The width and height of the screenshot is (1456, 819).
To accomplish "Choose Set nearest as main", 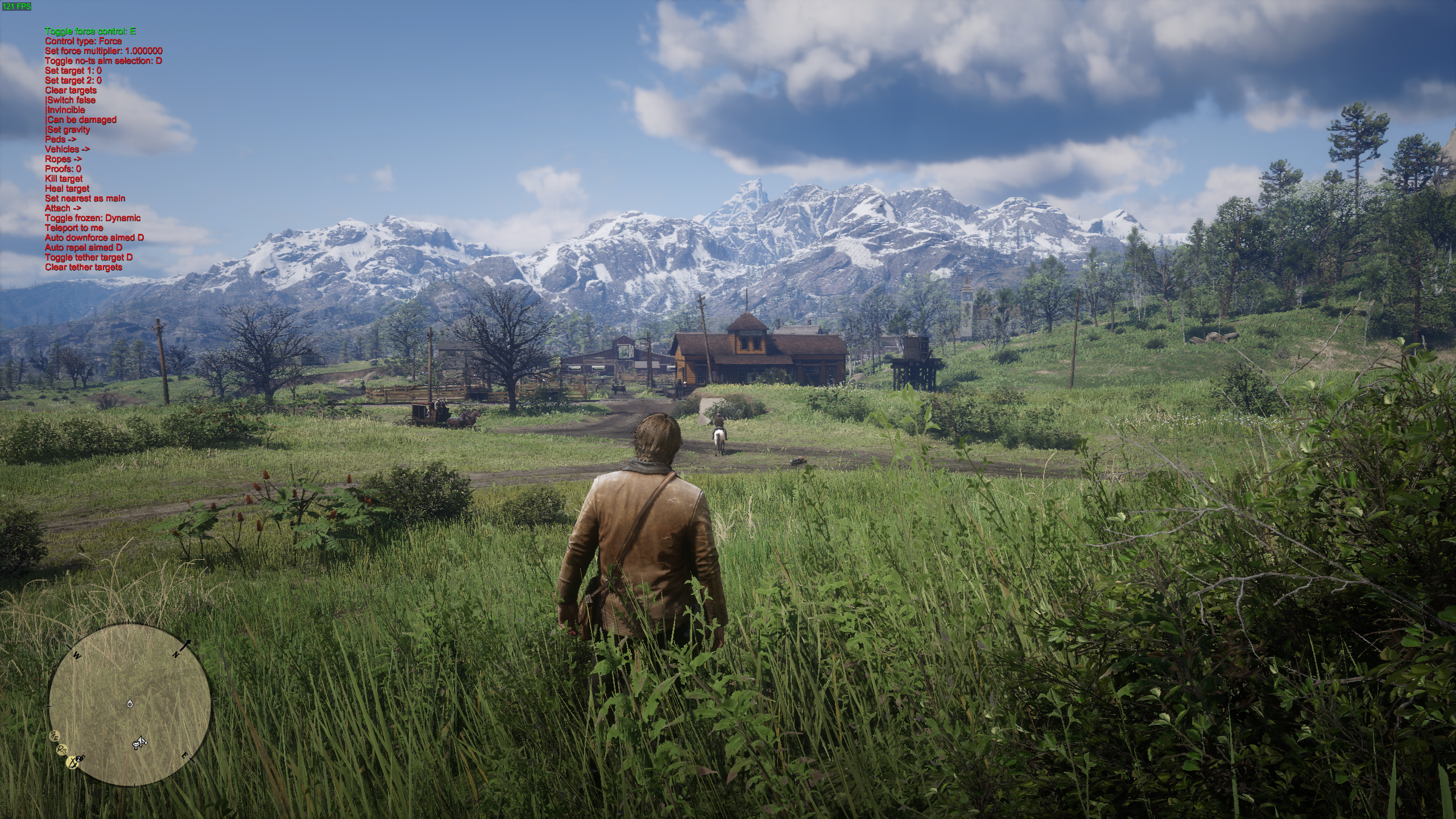I will (85, 198).
